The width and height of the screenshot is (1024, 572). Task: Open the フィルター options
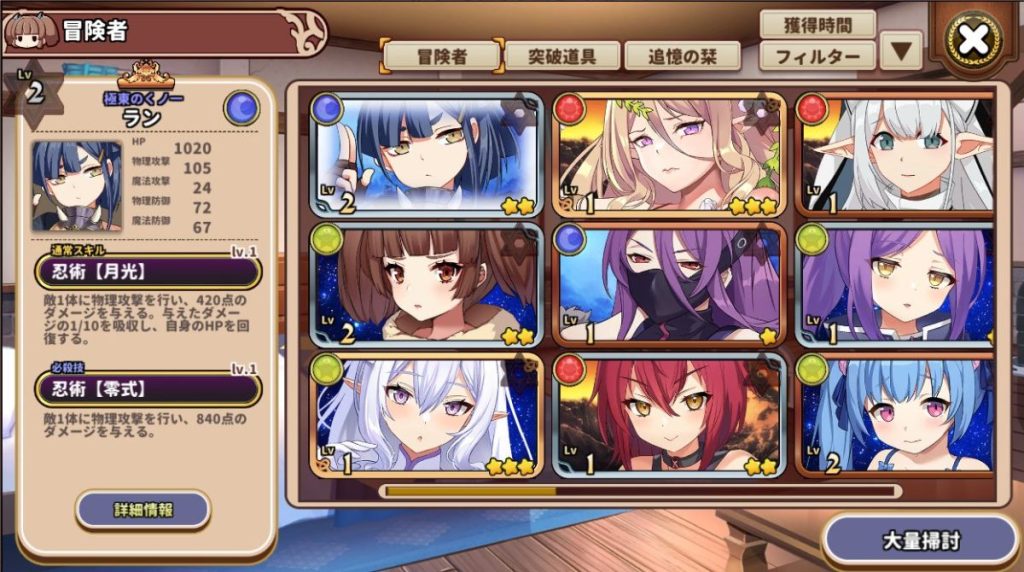coord(817,56)
